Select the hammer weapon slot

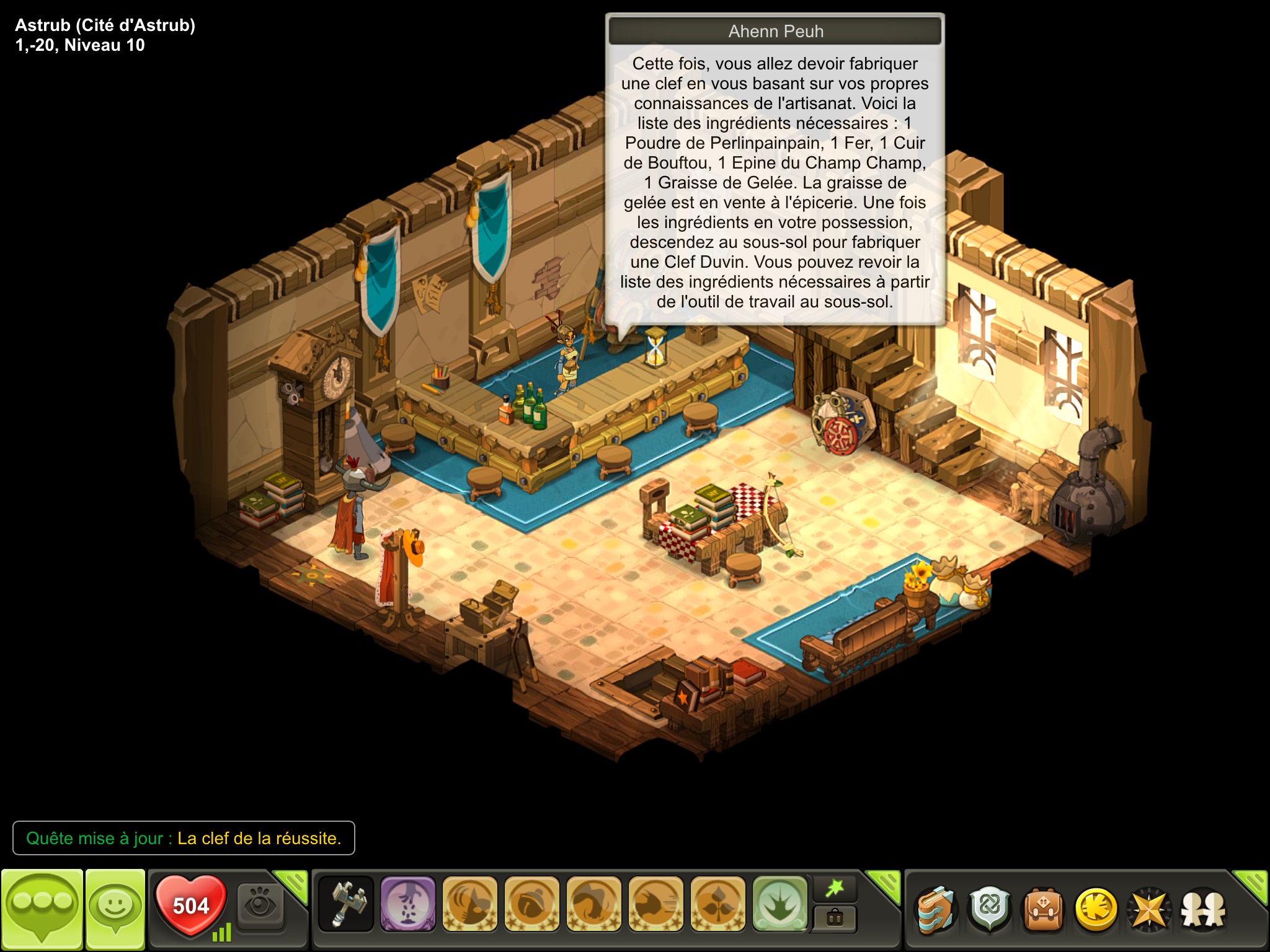click(346, 904)
